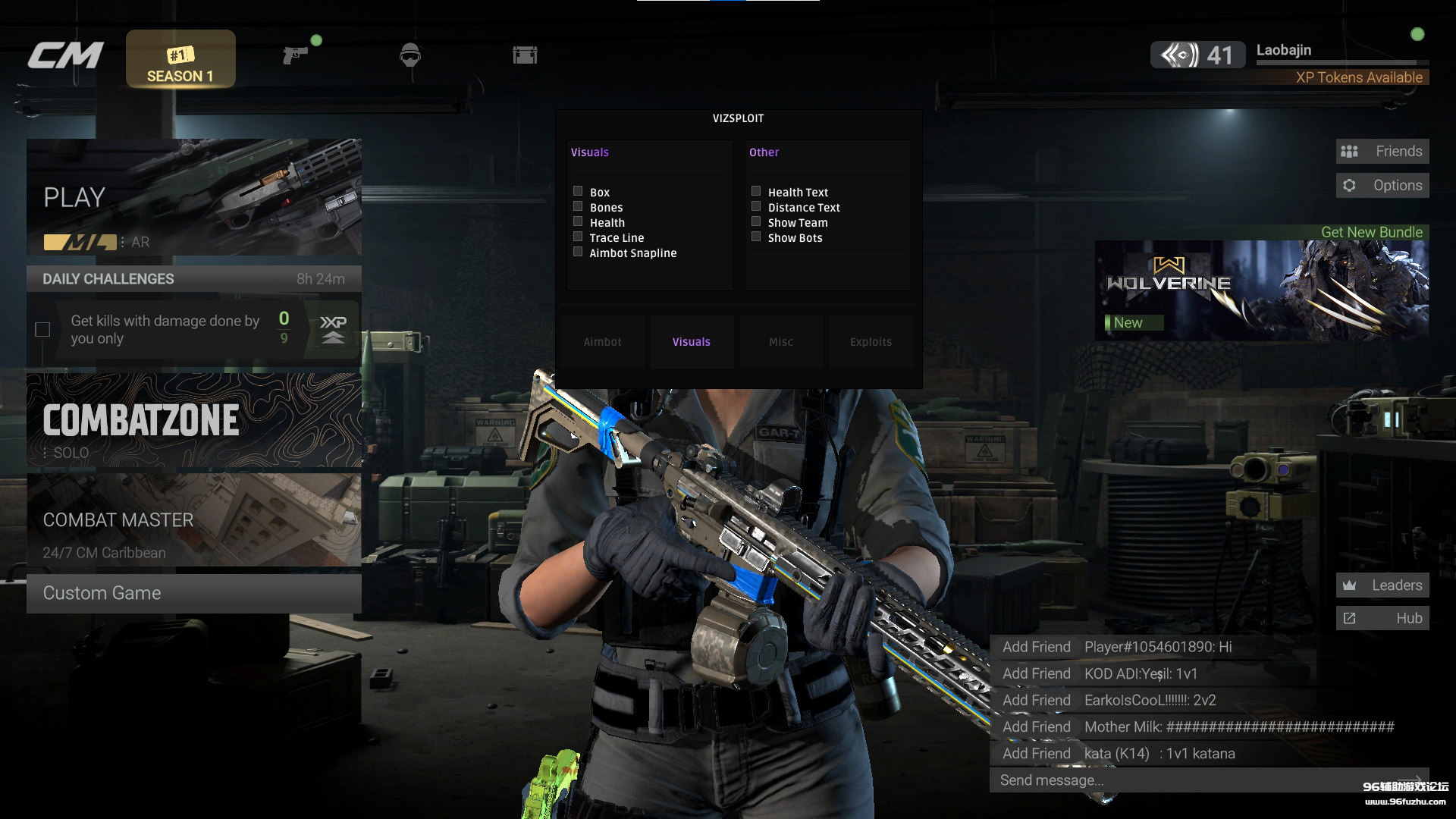Screen dimensions: 1456x819
Task: Add Player#1054601890 as a friend
Action: (1036, 647)
